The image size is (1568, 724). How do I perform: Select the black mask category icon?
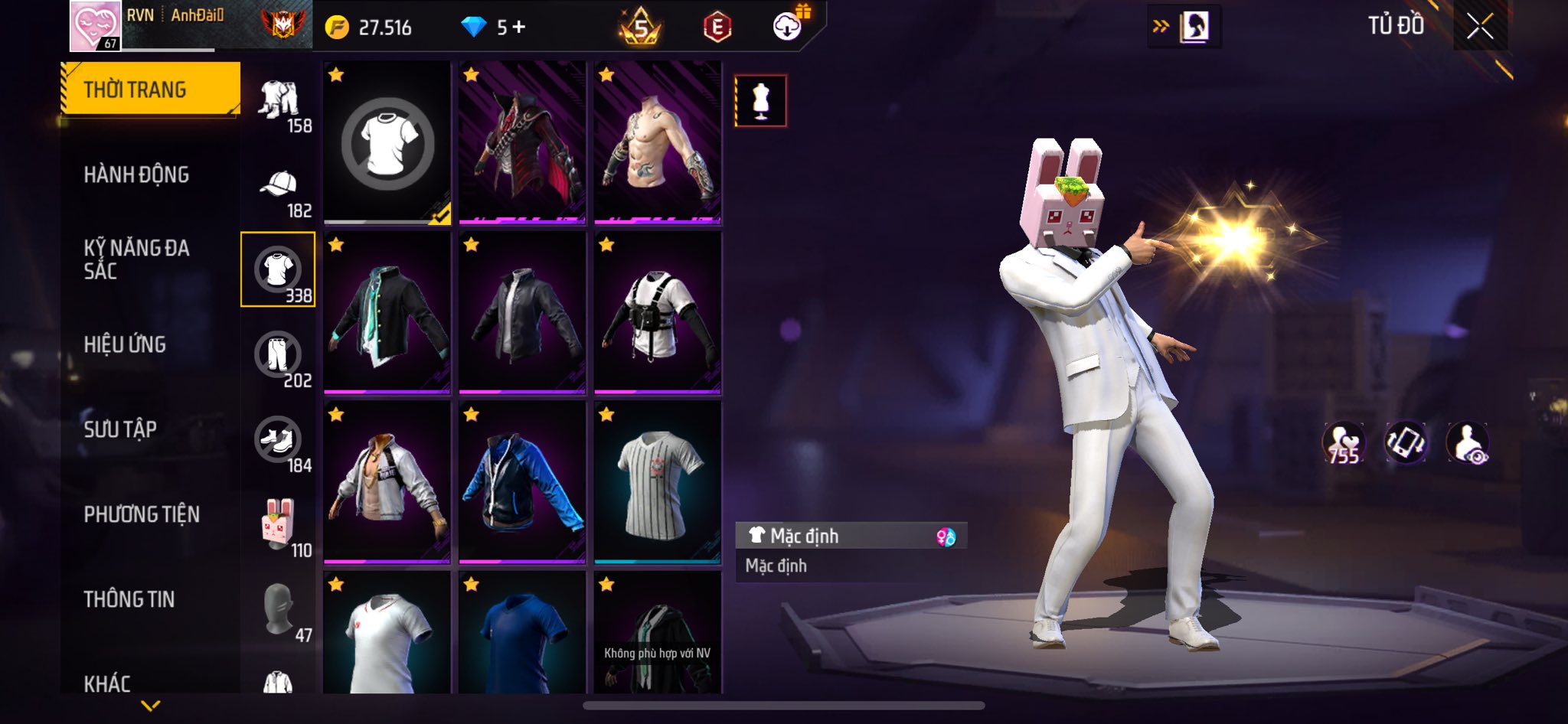[279, 610]
